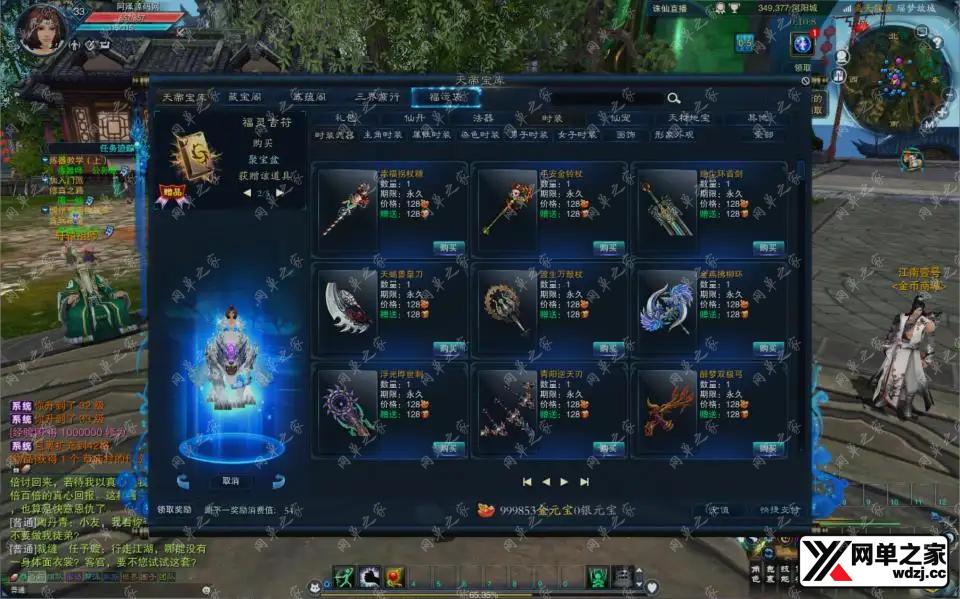The width and height of the screenshot is (960, 599).
Task: Filter by 女子时装 subcategory
Action: point(577,135)
